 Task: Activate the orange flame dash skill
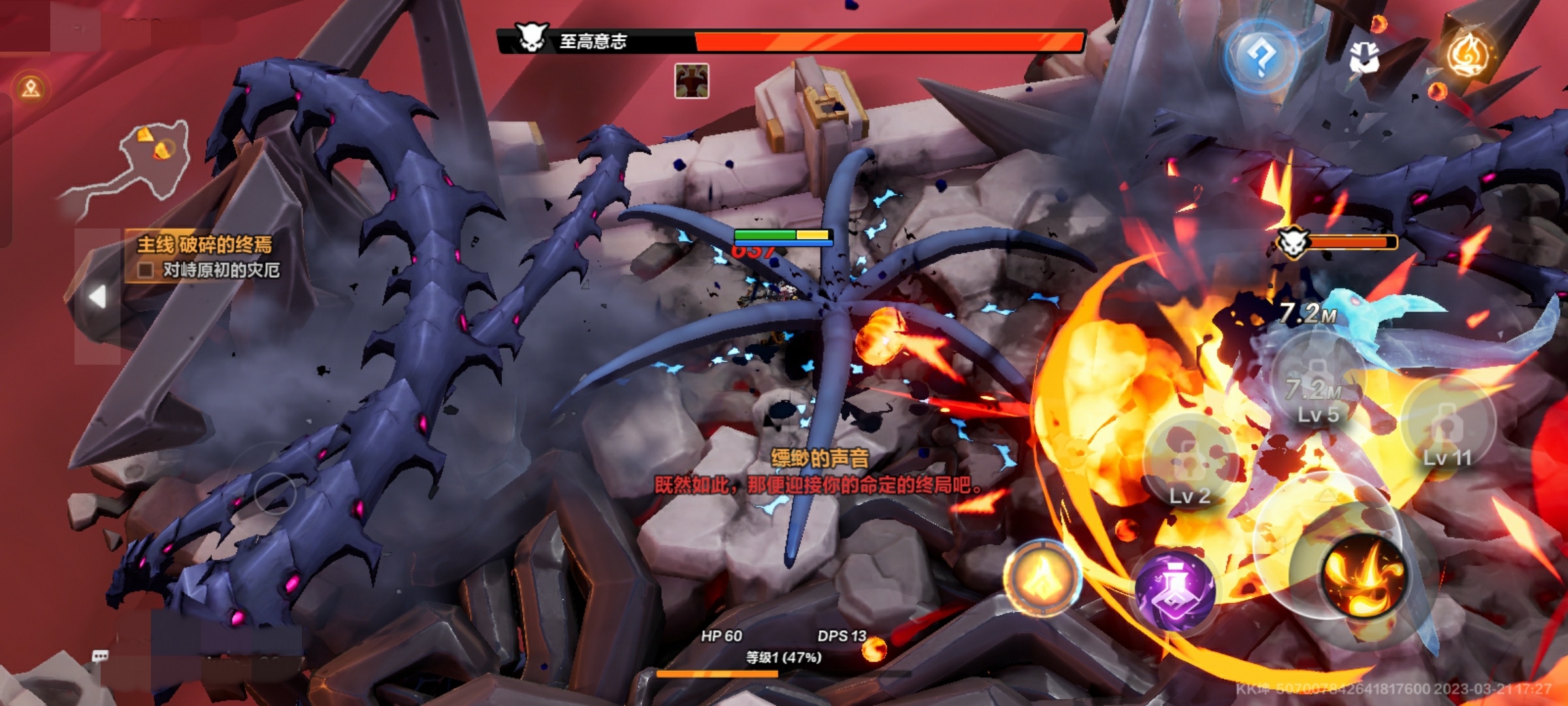[1043, 578]
